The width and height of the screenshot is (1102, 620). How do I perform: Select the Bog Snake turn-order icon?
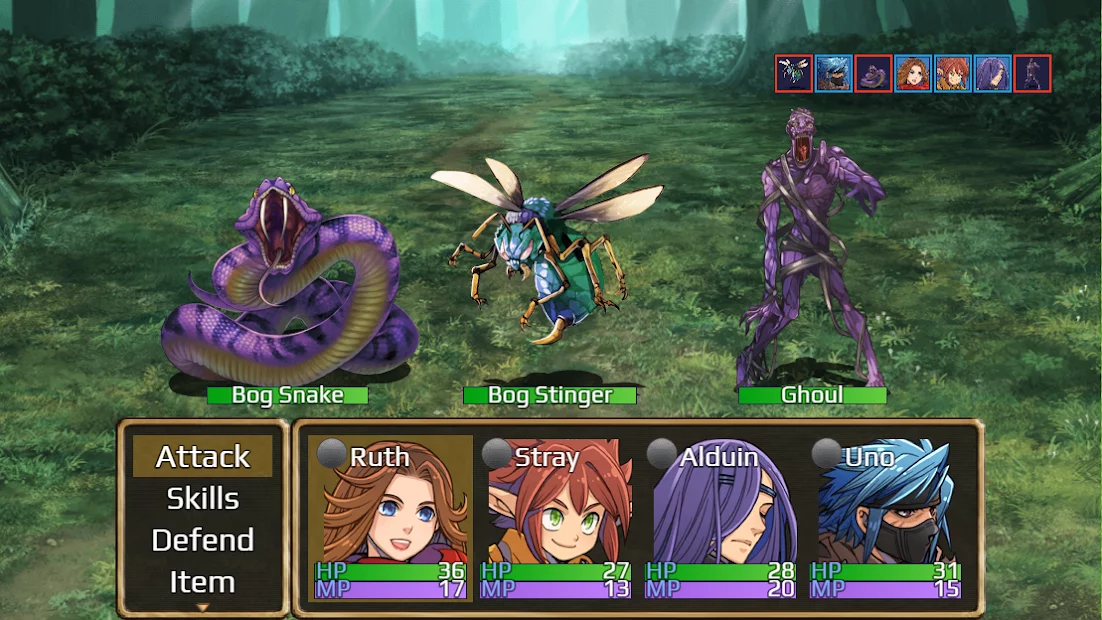873,74
